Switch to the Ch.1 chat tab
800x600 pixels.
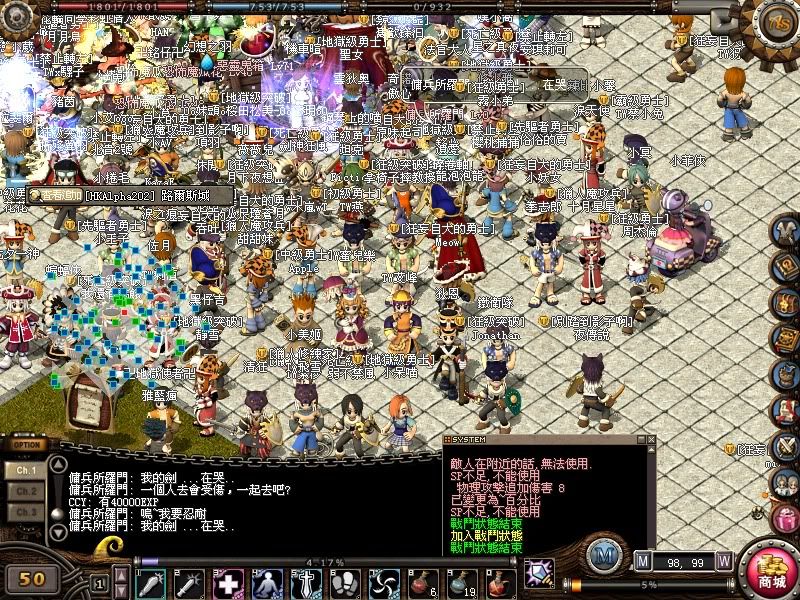(x=27, y=469)
